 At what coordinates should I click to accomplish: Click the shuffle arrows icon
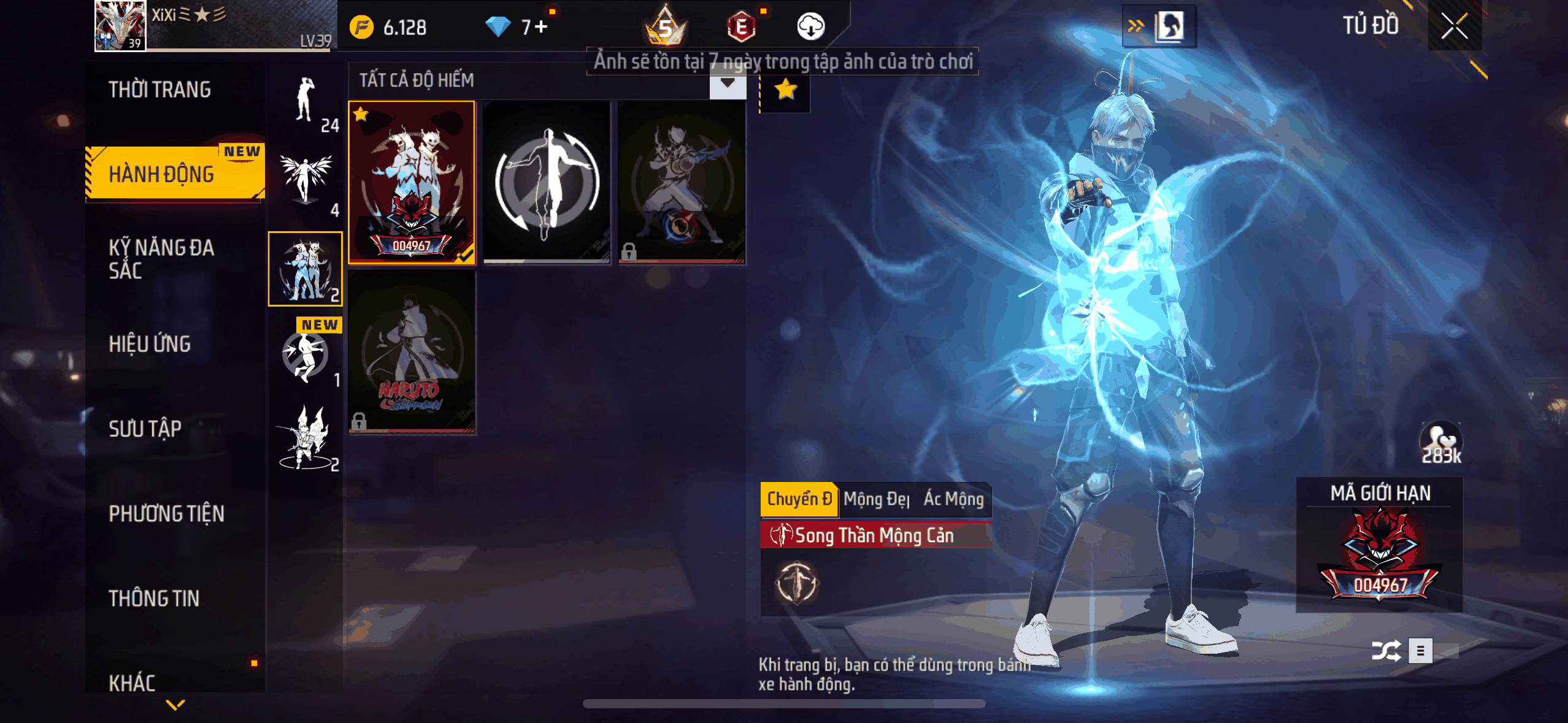1386,651
